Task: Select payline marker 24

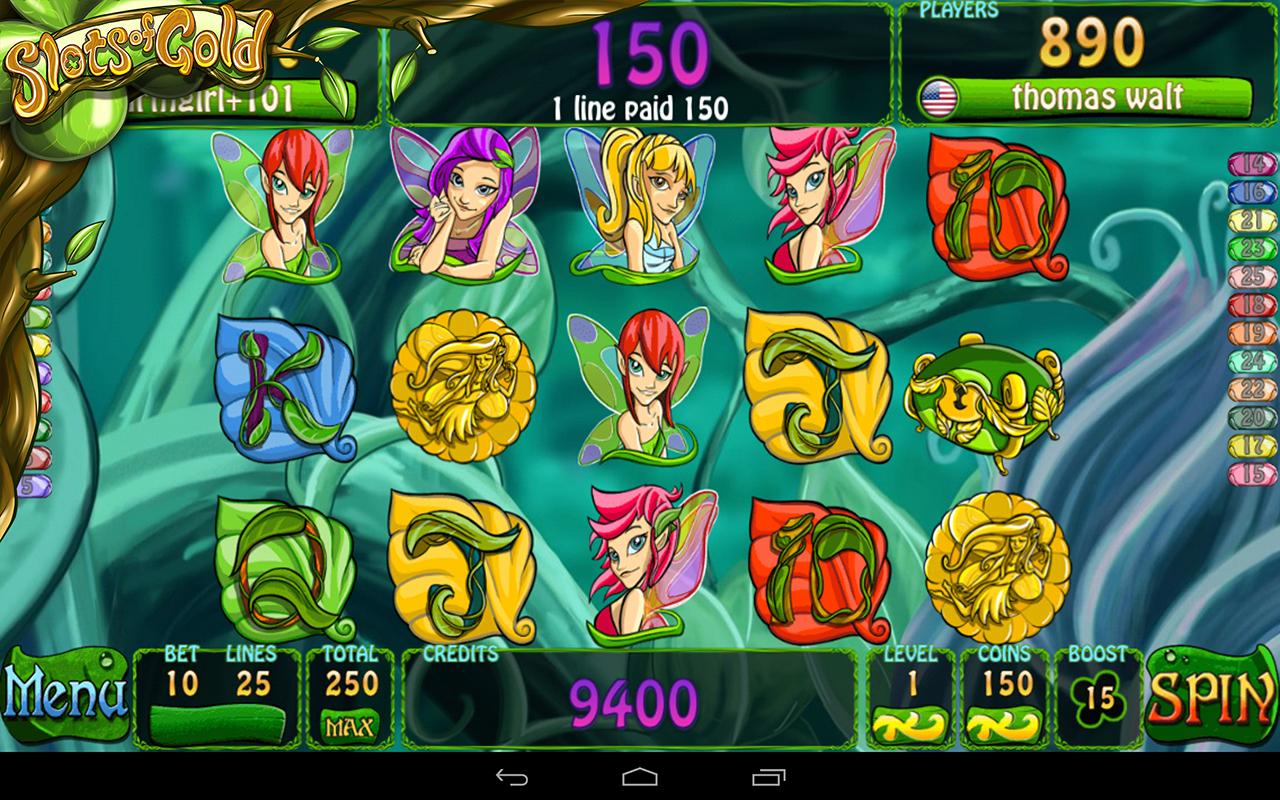Action: coord(1252,361)
